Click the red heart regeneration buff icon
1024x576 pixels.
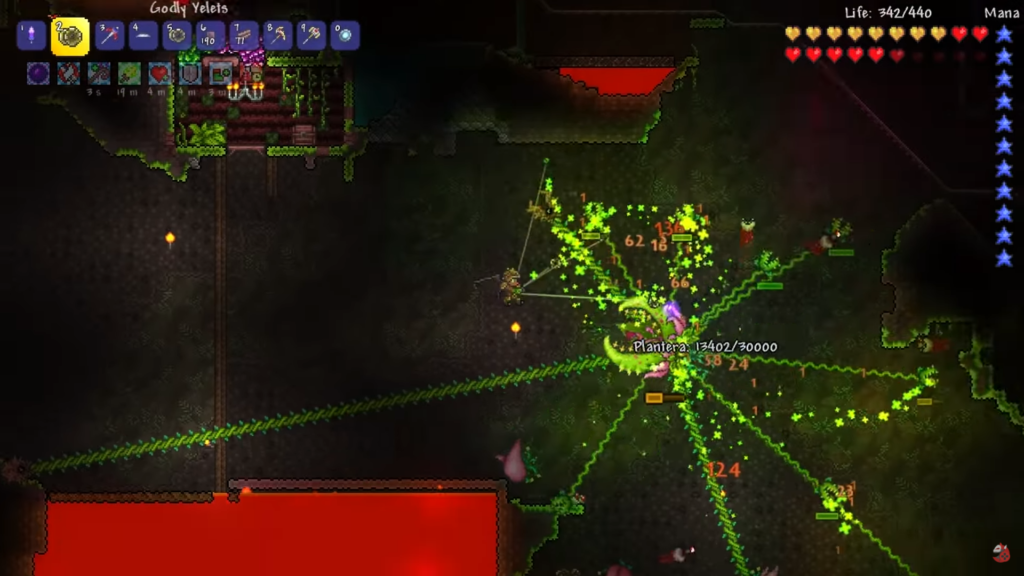pos(160,73)
